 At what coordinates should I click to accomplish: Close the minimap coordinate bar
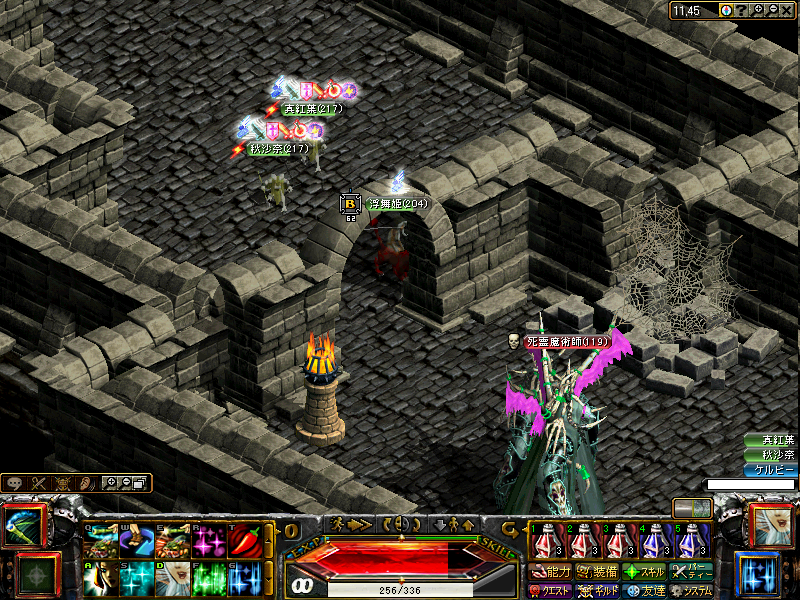coord(786,10)
